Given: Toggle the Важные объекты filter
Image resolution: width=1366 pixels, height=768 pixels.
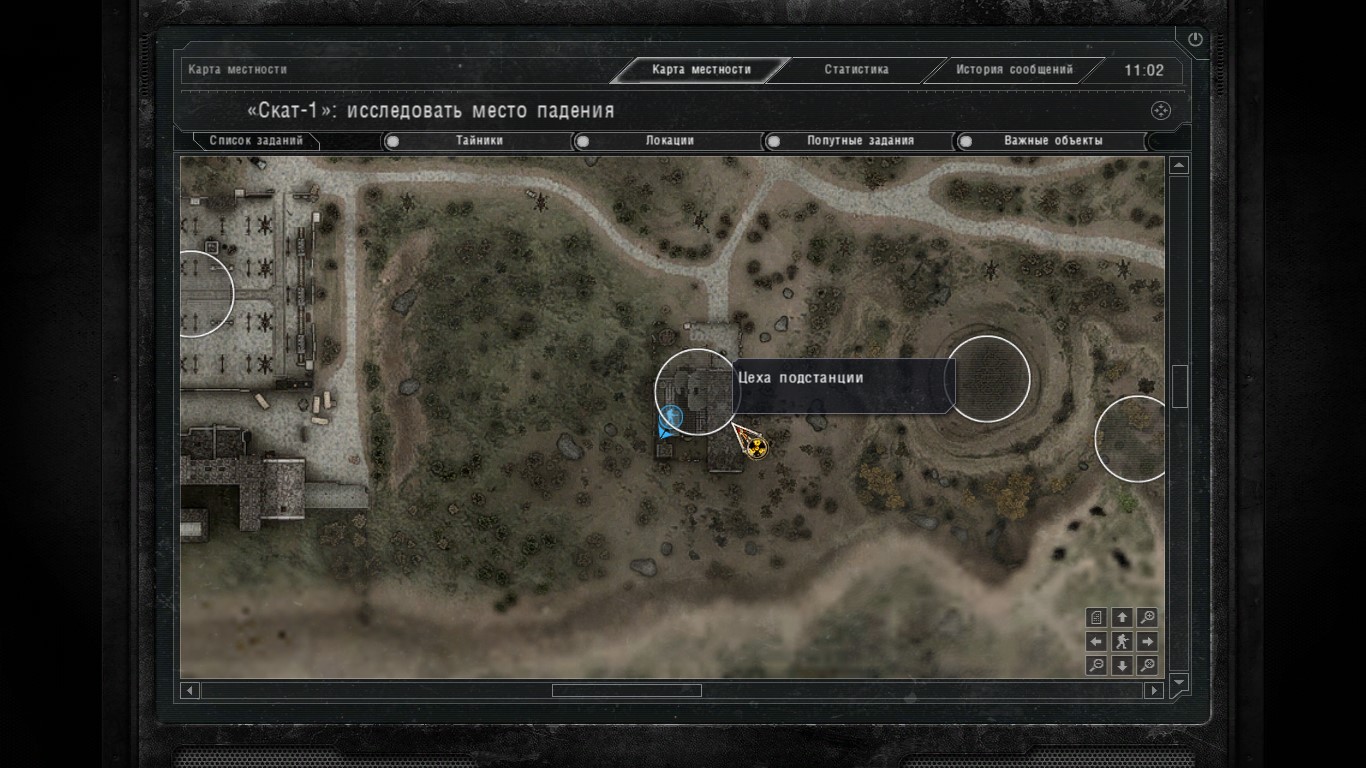Looking at the screenshot, I should pyautogui.click(x=1052, y=141).
